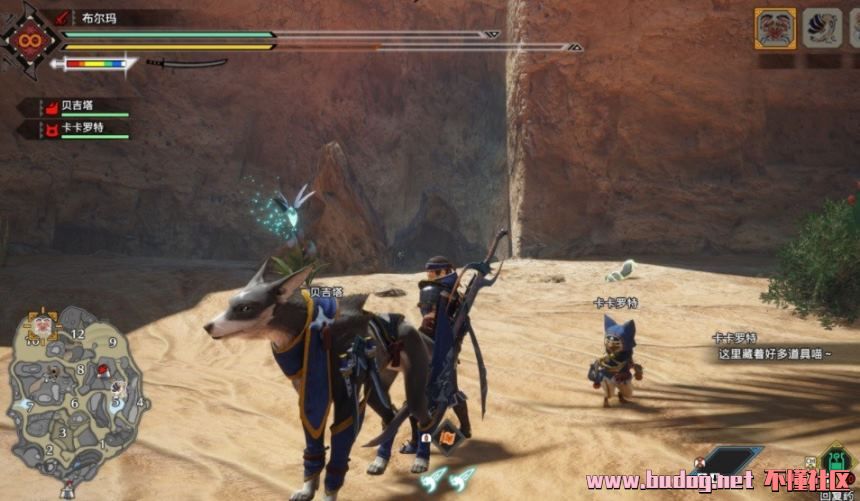Screen dimensions: 860x501
Task: Open the area minimap
Action: click(77, 400)
